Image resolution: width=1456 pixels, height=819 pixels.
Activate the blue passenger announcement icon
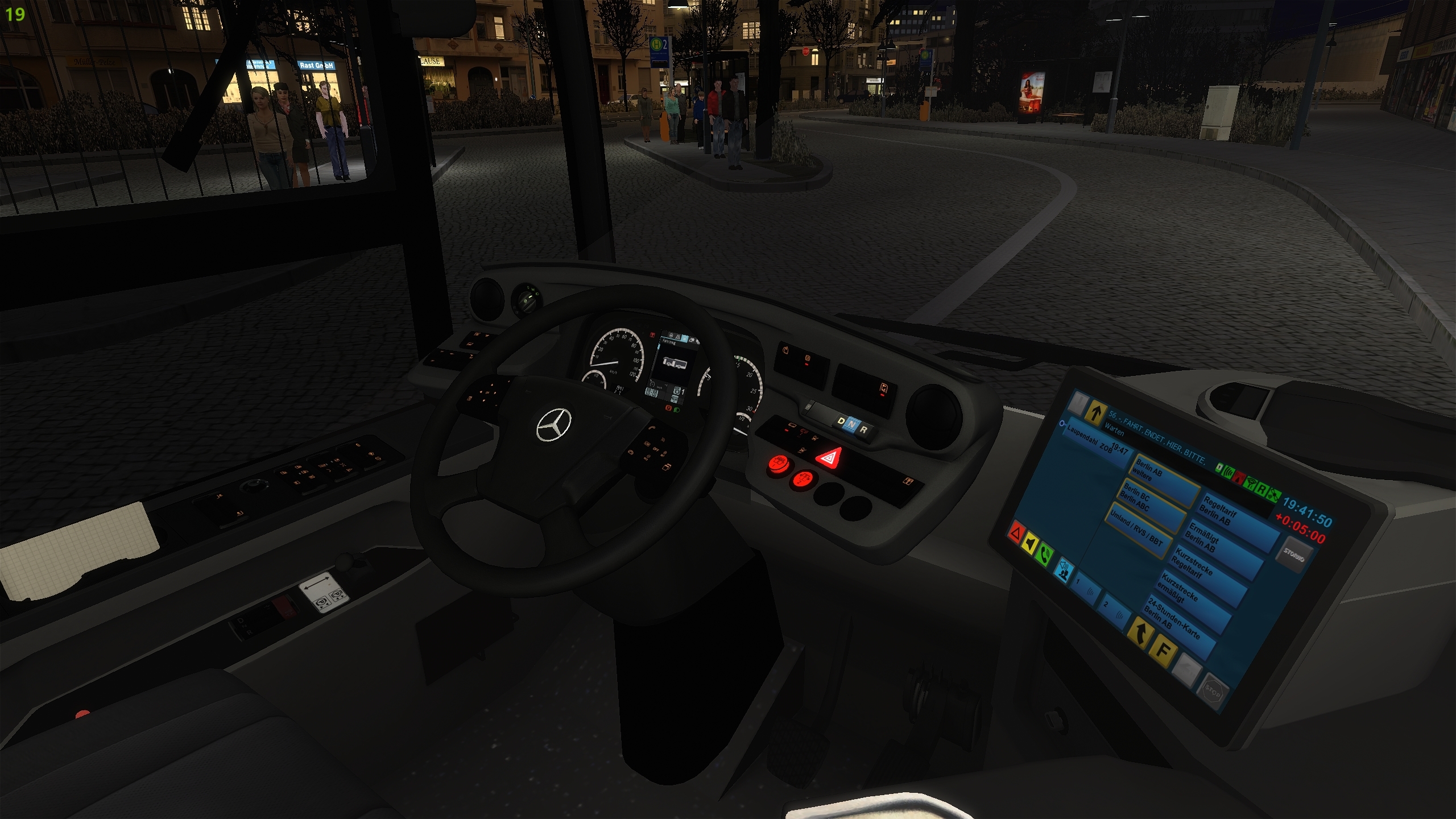(1064, 568)
